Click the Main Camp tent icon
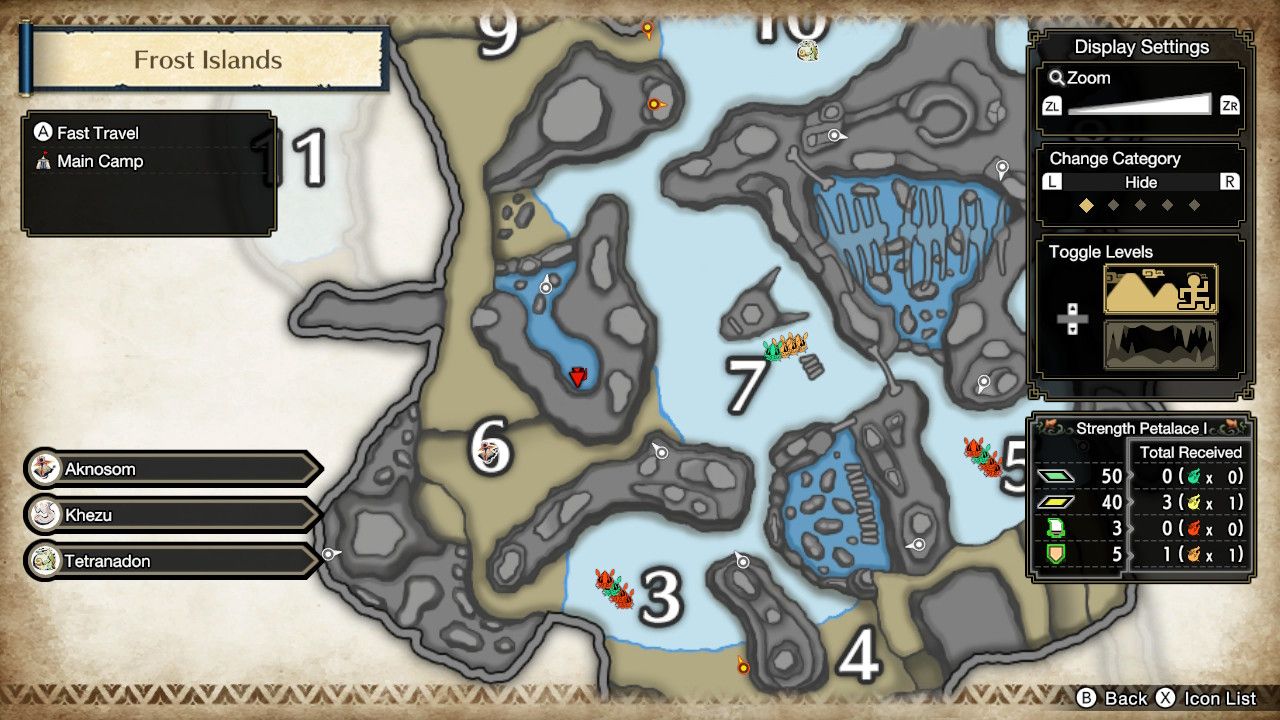This screenshot has height=720, width=1280. point(45,161)
